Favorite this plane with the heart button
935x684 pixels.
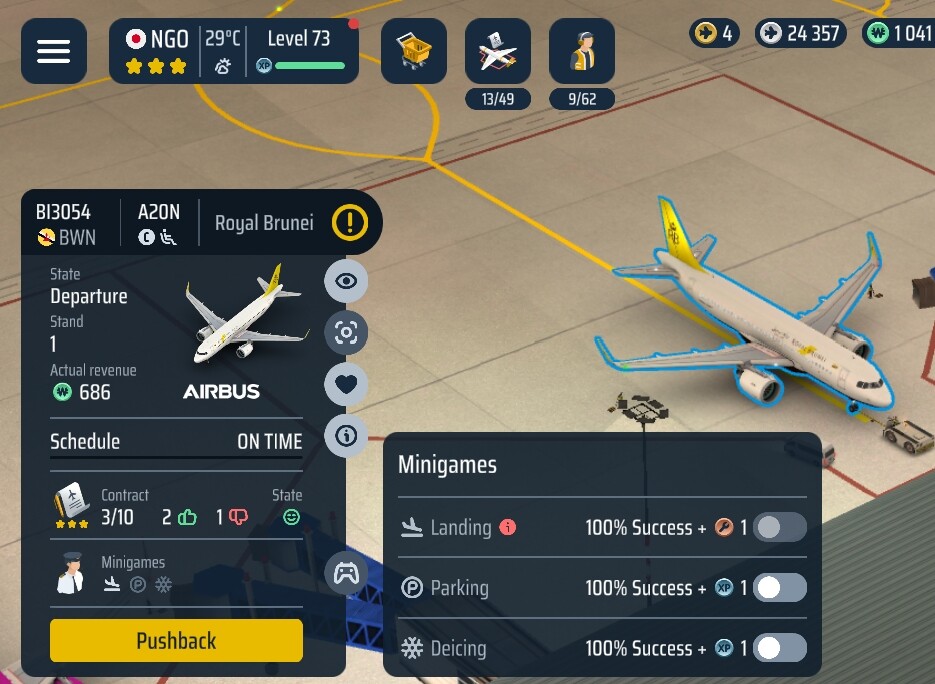[346, 384]
